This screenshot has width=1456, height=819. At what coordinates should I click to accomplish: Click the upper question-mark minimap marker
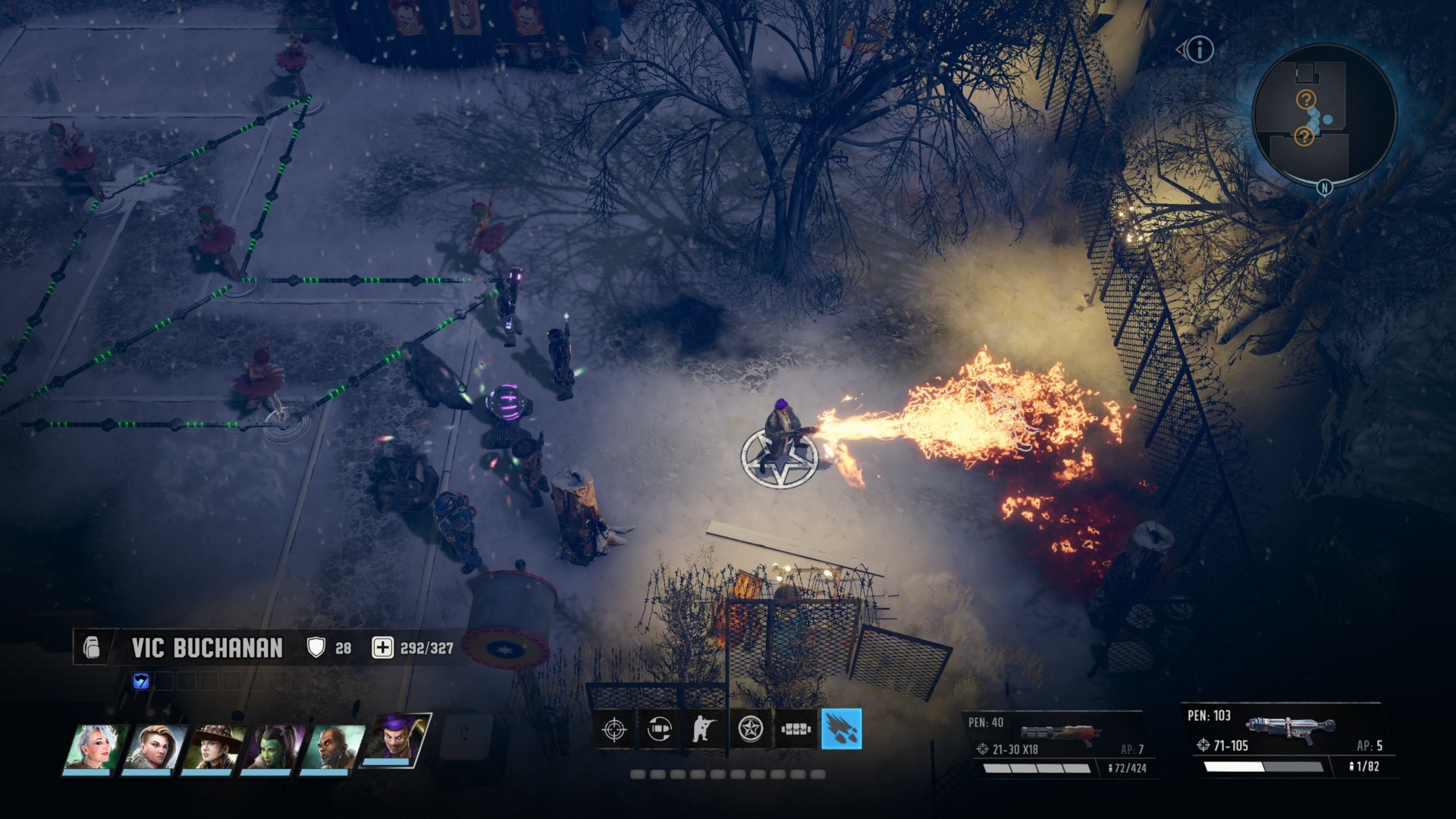coord(1305,99)
